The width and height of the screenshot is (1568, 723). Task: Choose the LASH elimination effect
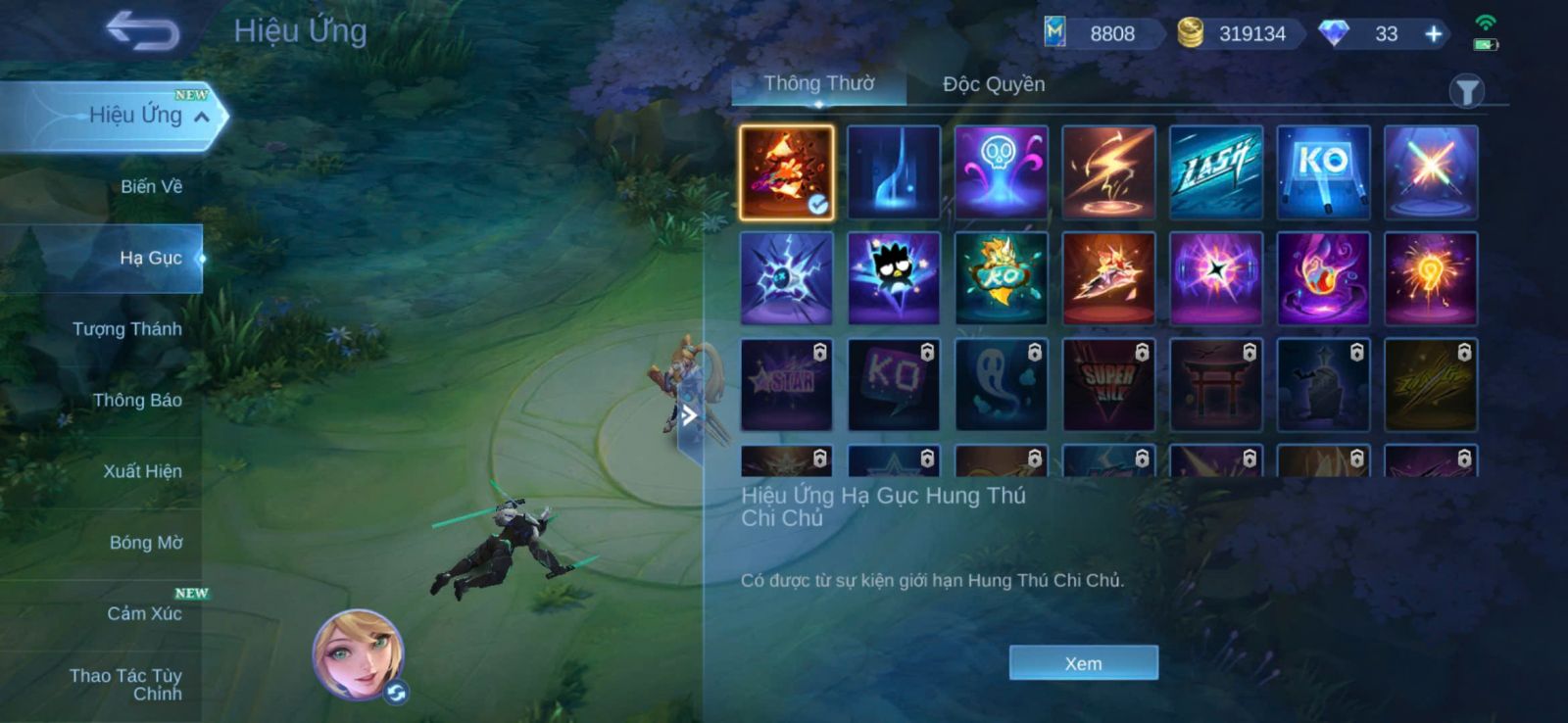[x=1215, y=171]
